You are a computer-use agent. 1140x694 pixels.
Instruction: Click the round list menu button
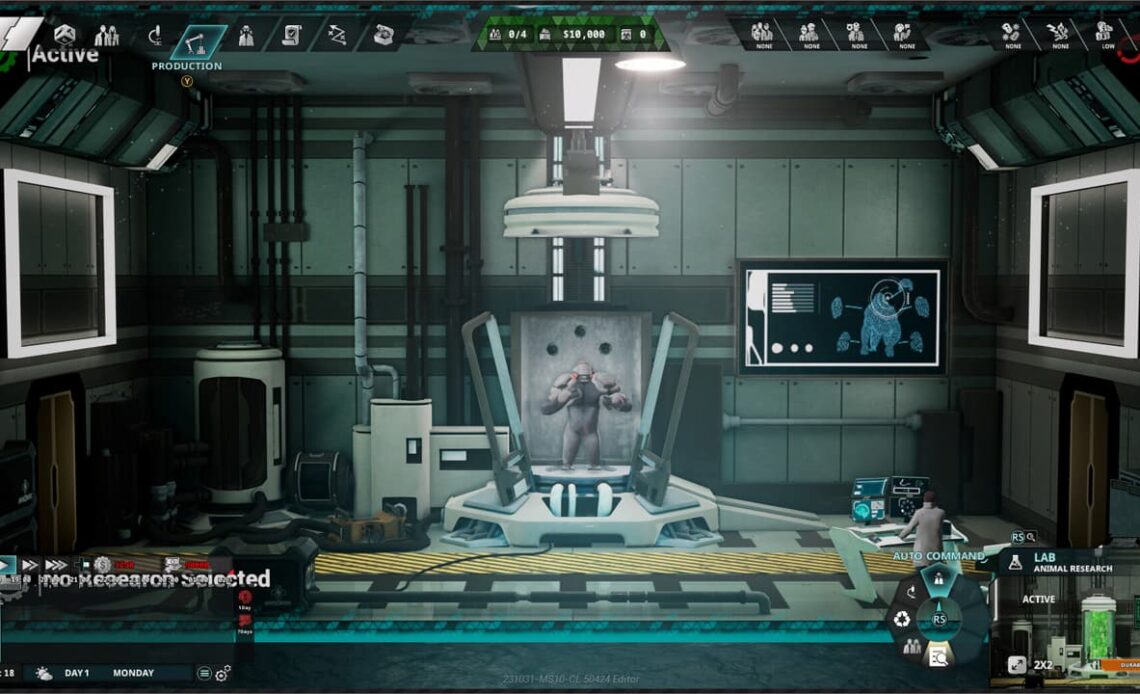[x=204, y=673]
